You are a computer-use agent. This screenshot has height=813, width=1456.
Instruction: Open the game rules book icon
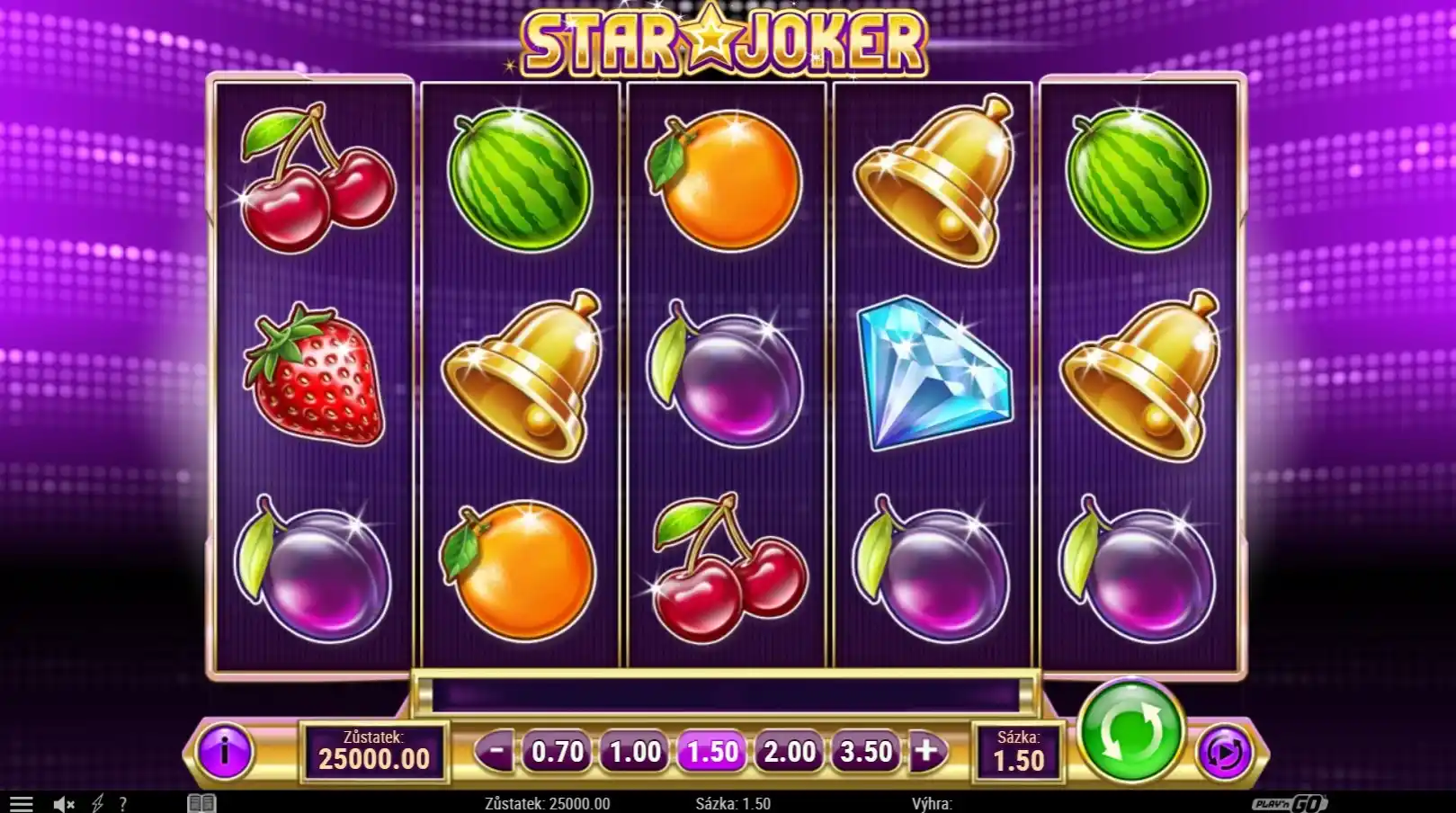click(x=201, y=803)
